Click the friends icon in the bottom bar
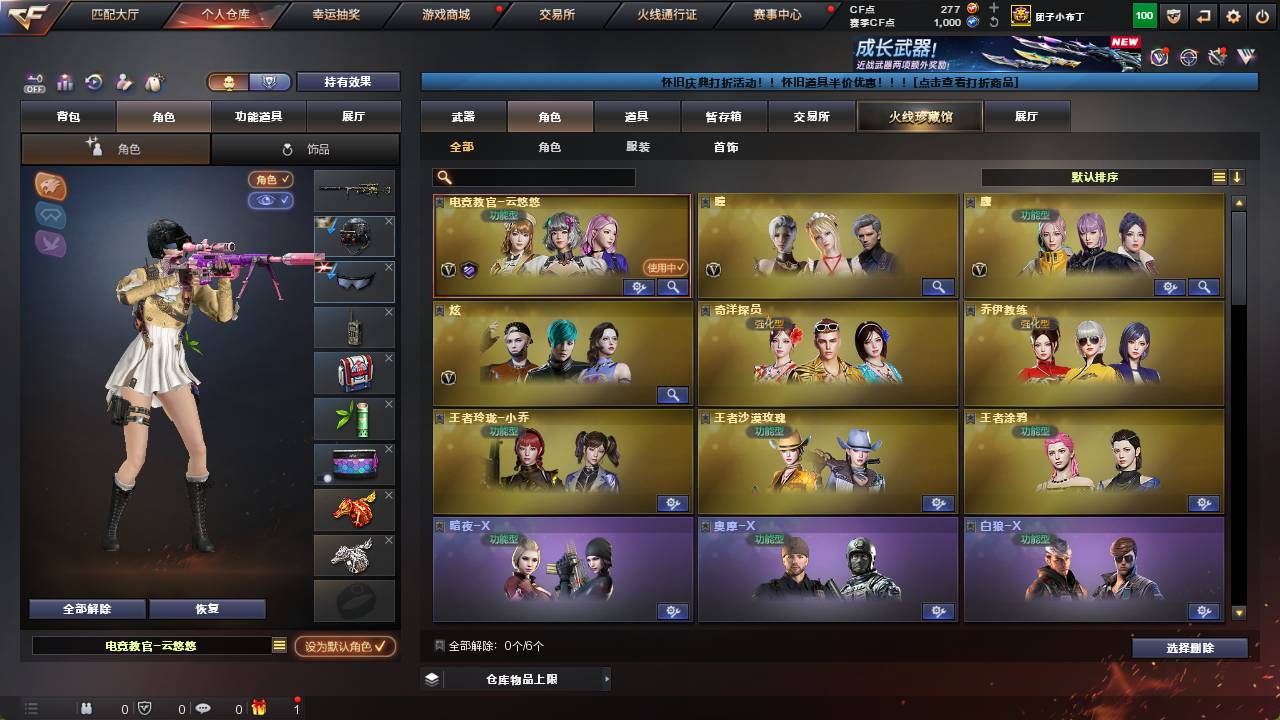 point(86,708)
